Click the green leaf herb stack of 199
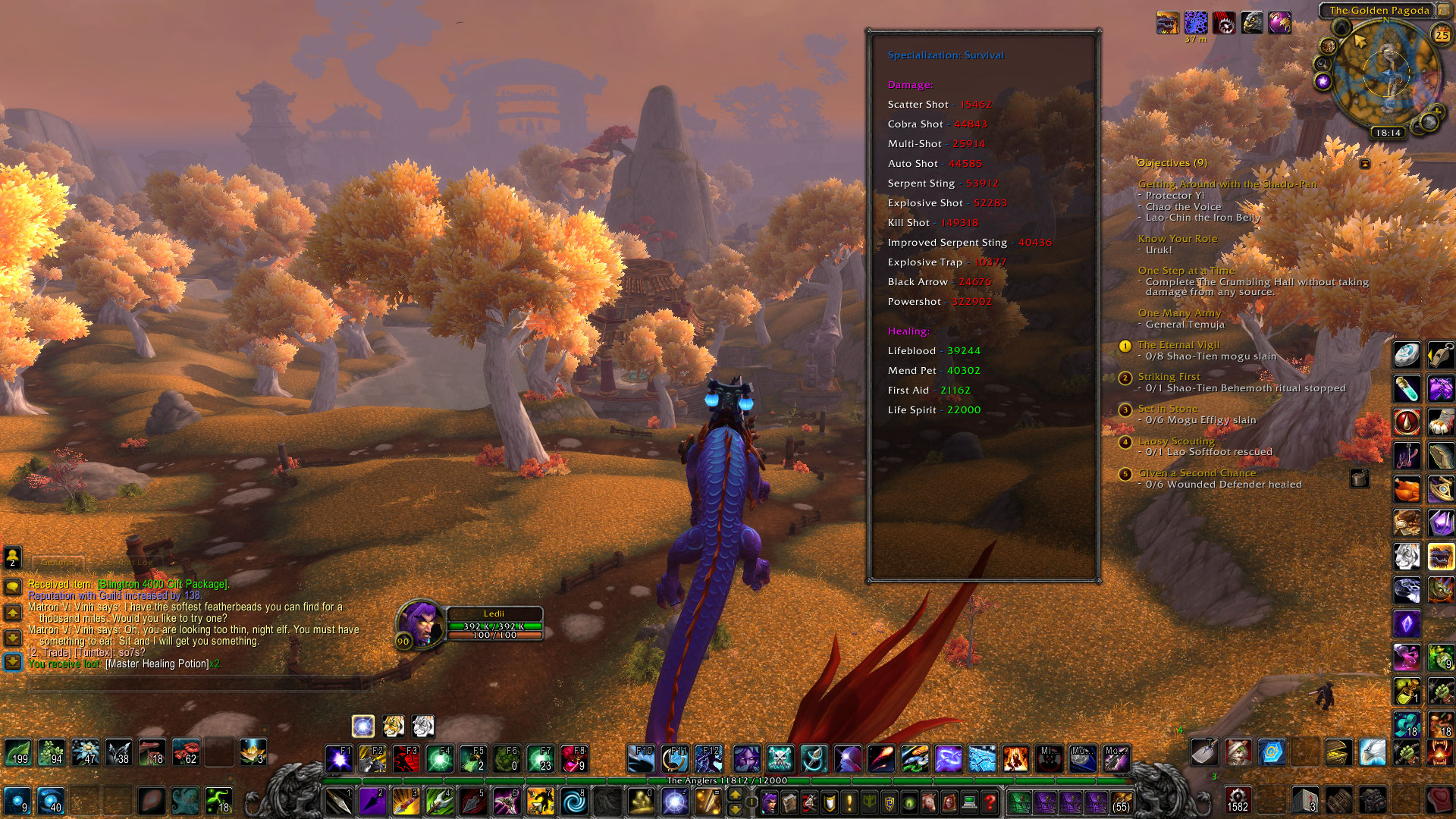Screen dimensions: 1456x819 pos(18,752)
